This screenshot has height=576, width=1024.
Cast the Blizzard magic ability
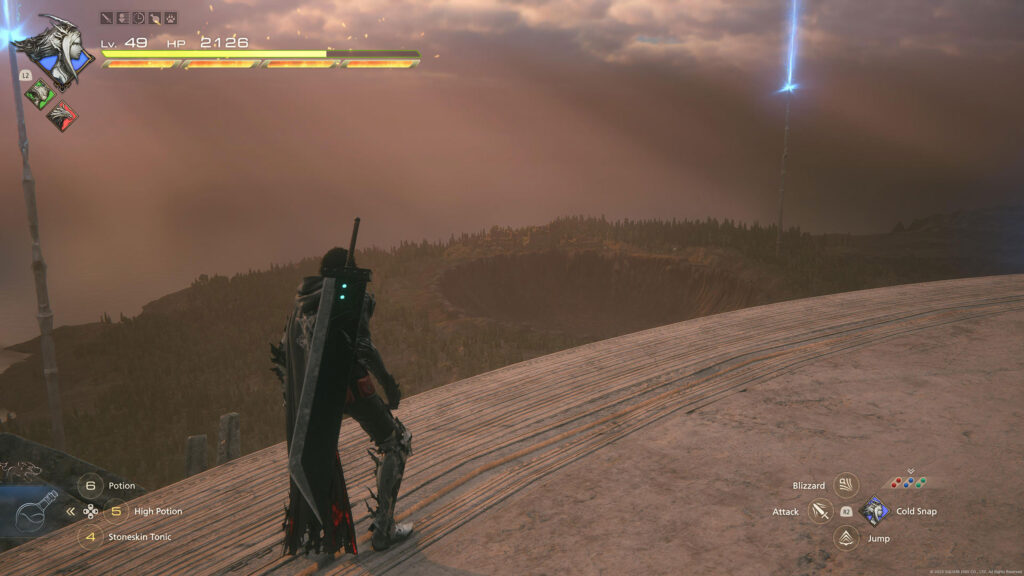(x=846, y=486)
